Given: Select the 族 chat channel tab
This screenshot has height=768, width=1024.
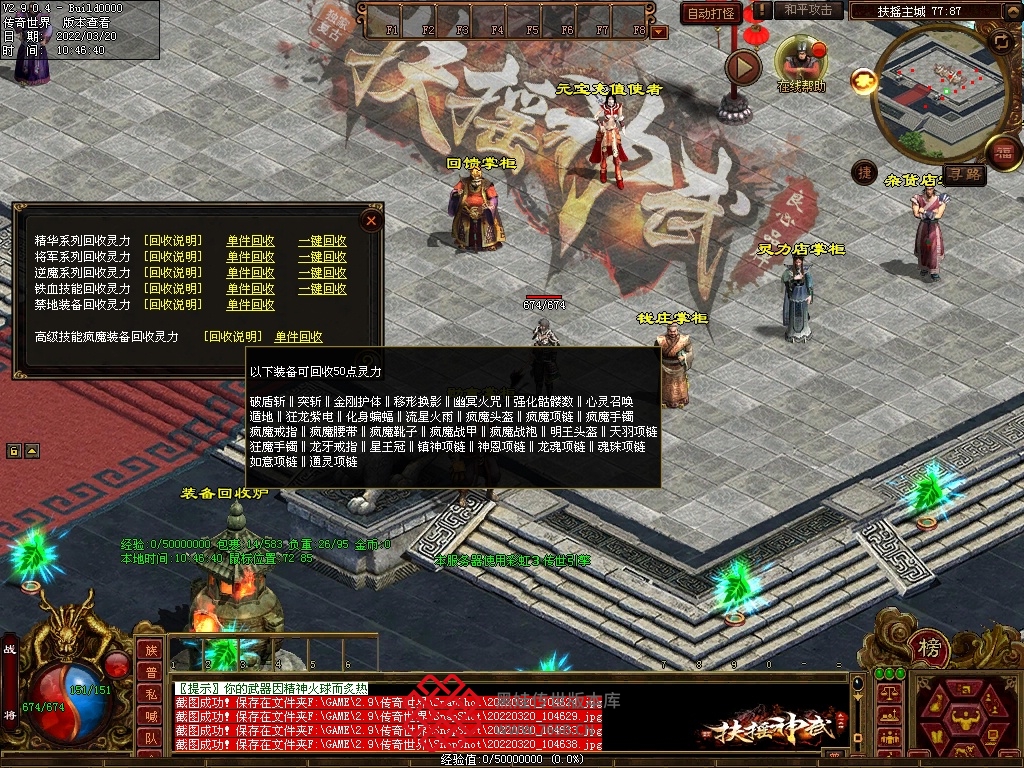Looking at the screenshot, I should click(150, 650).
